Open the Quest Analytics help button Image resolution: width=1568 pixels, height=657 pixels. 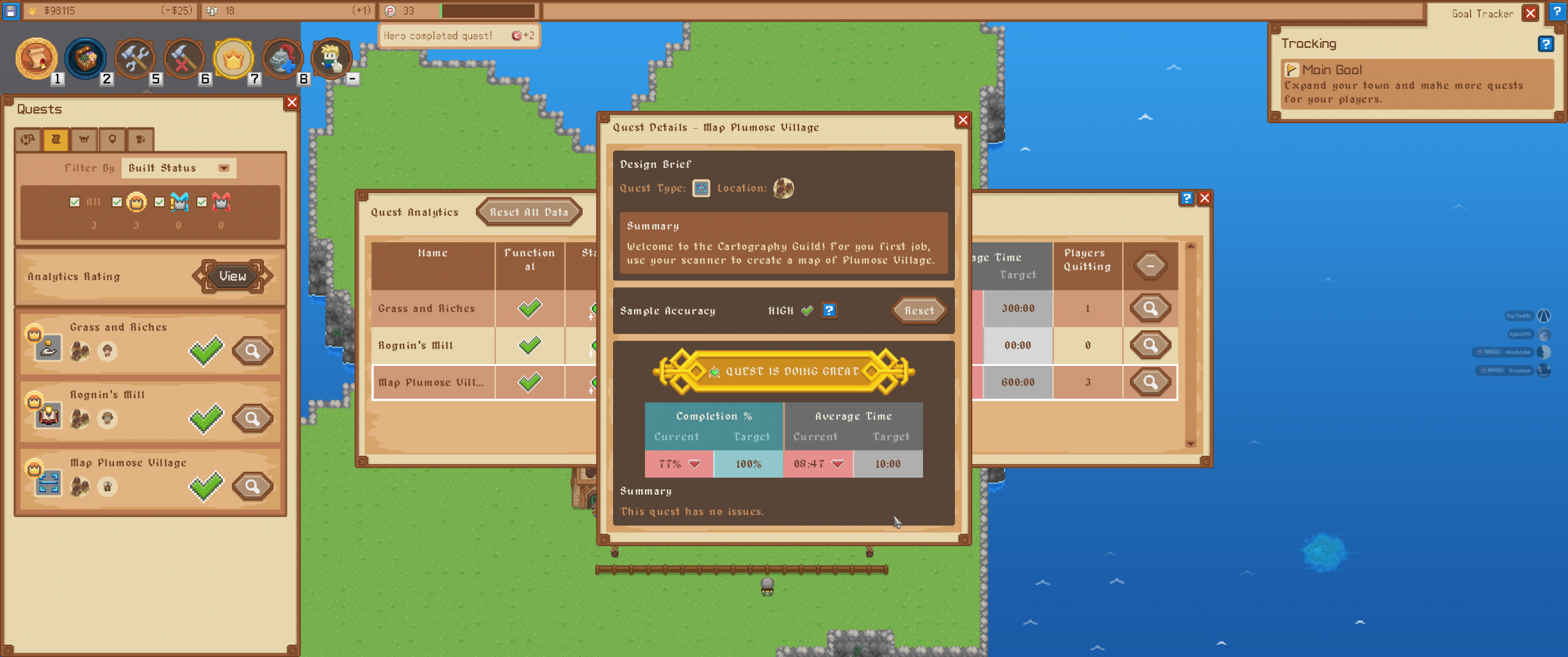1186,198
